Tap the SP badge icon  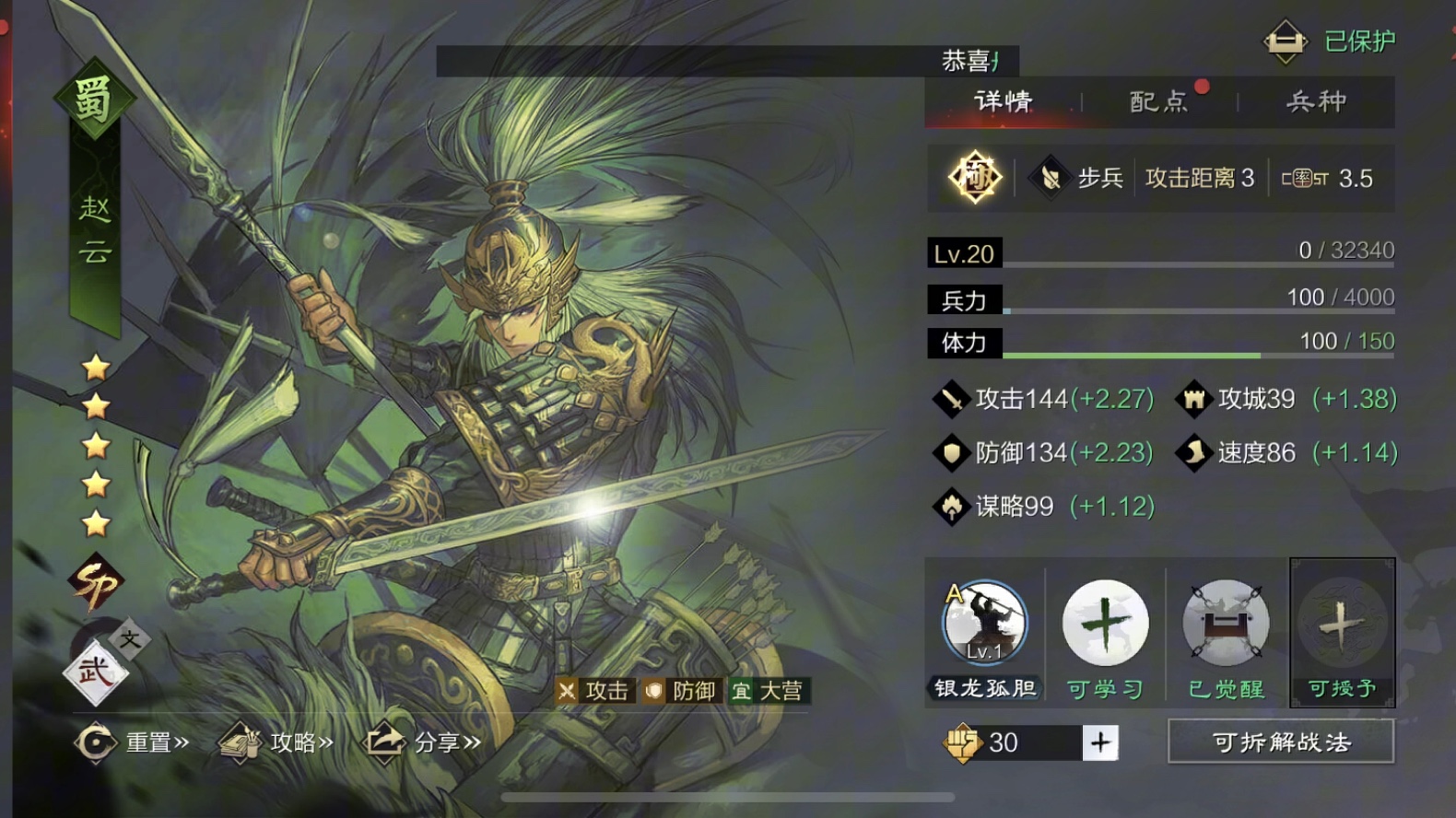(95, 584)
